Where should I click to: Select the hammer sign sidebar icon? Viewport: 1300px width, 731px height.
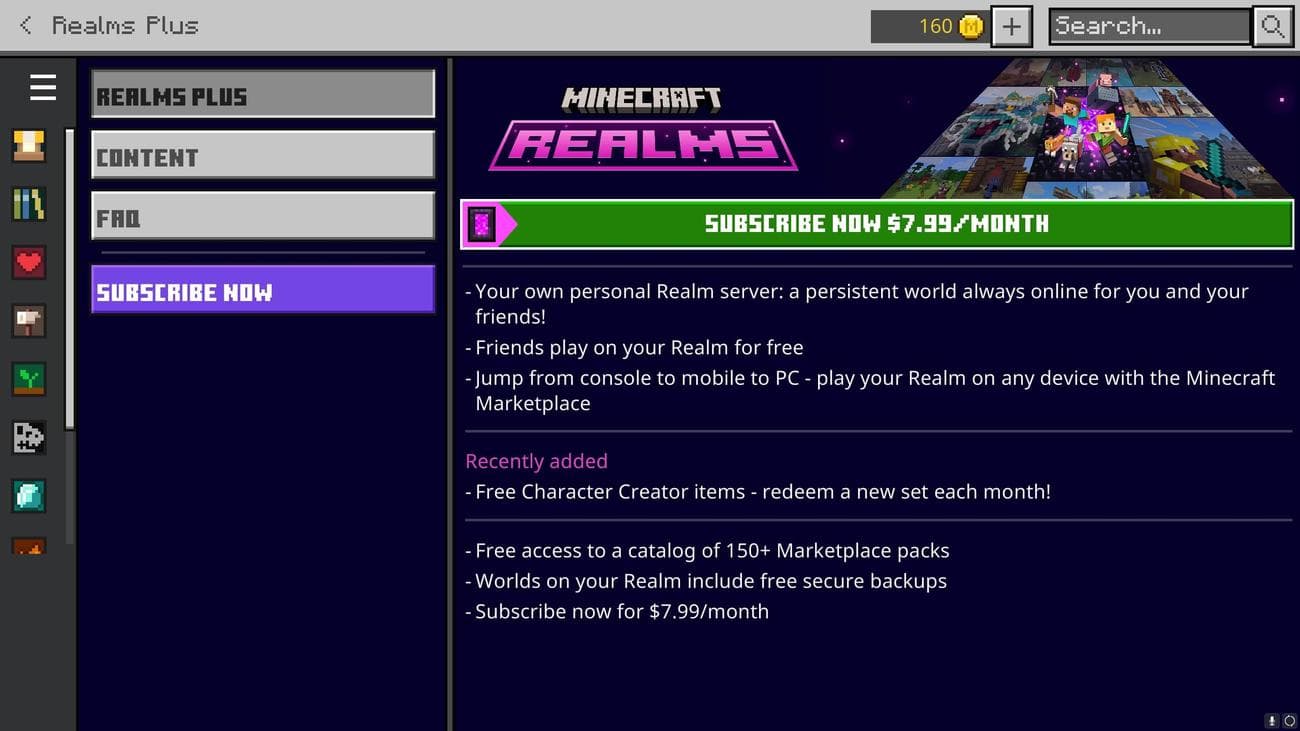point(28,320)
